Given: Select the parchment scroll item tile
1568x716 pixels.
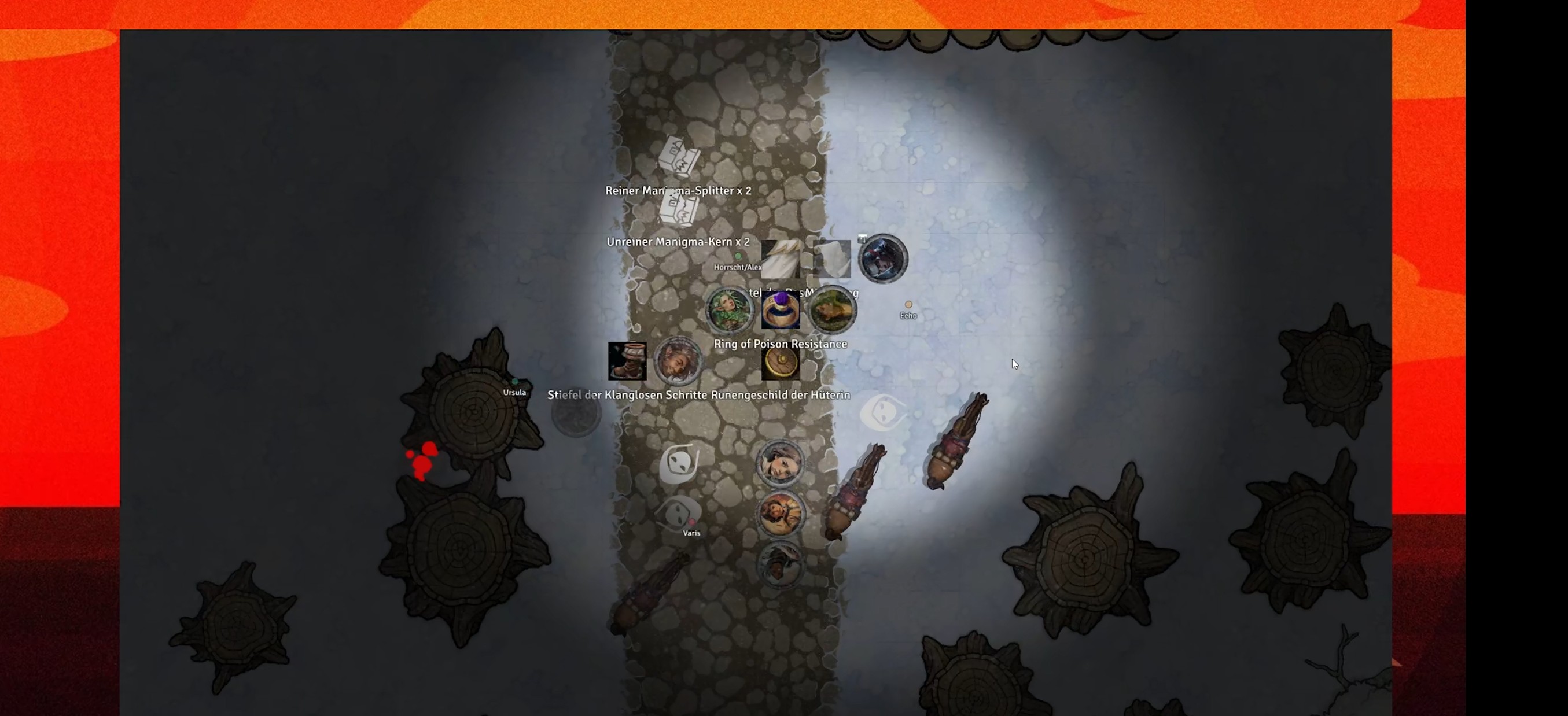Looking at the screenshot, I should pyautogui.click(x=831, y=259).
